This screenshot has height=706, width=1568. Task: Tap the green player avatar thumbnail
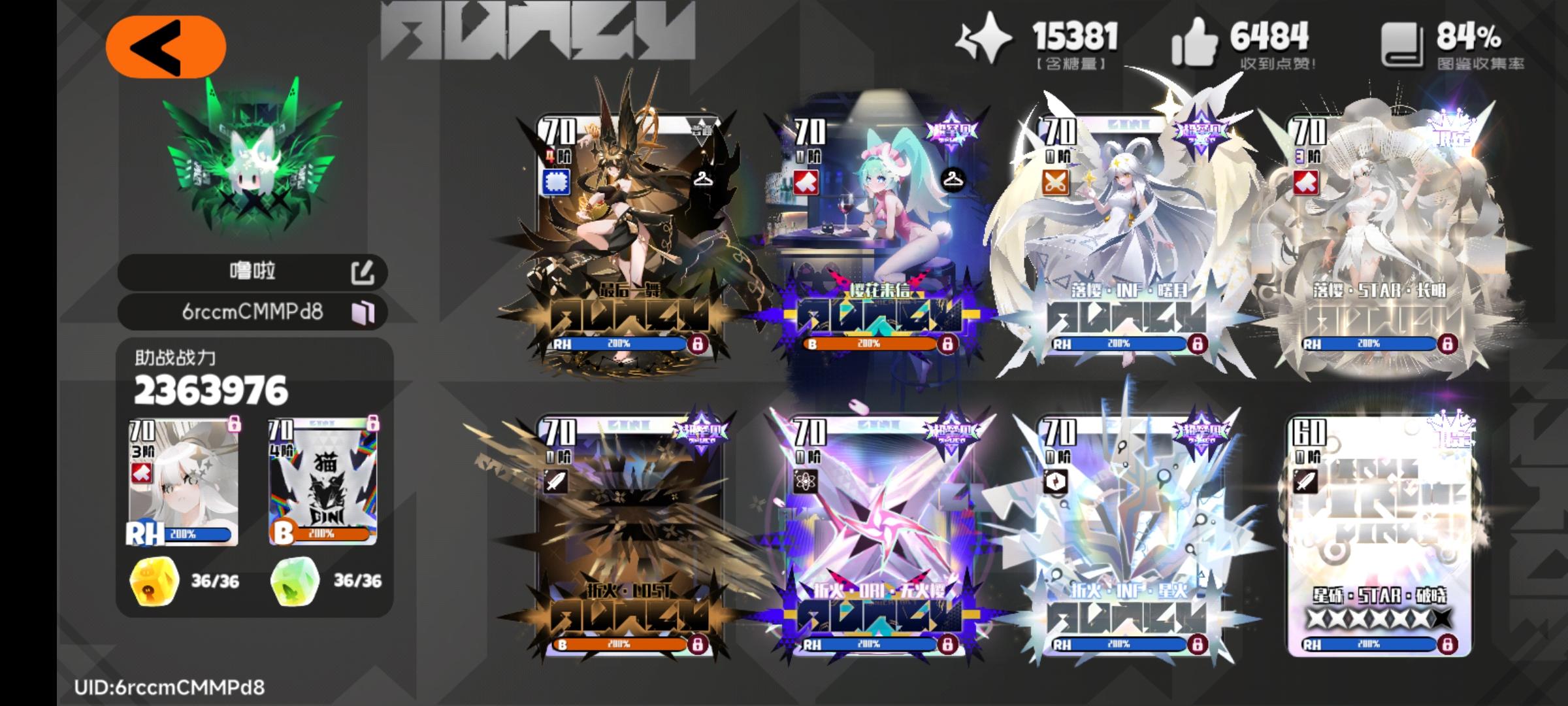click(x=252, y=161)
